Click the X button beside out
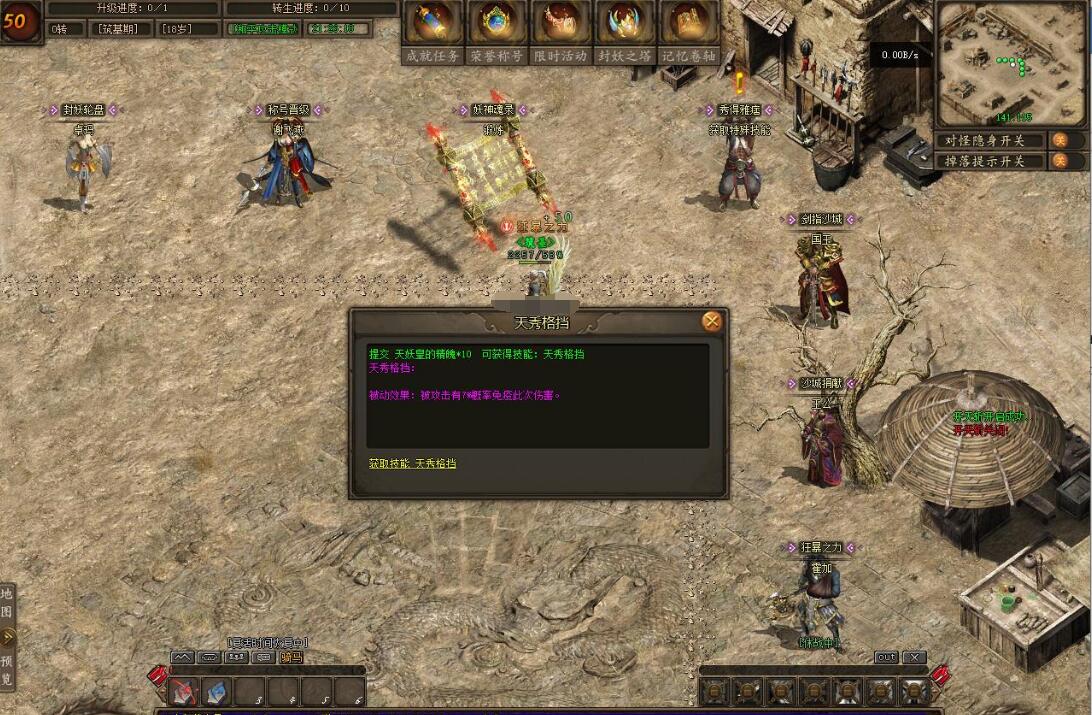Viewport: 1092px width, 715px height. tap(914, 657)
